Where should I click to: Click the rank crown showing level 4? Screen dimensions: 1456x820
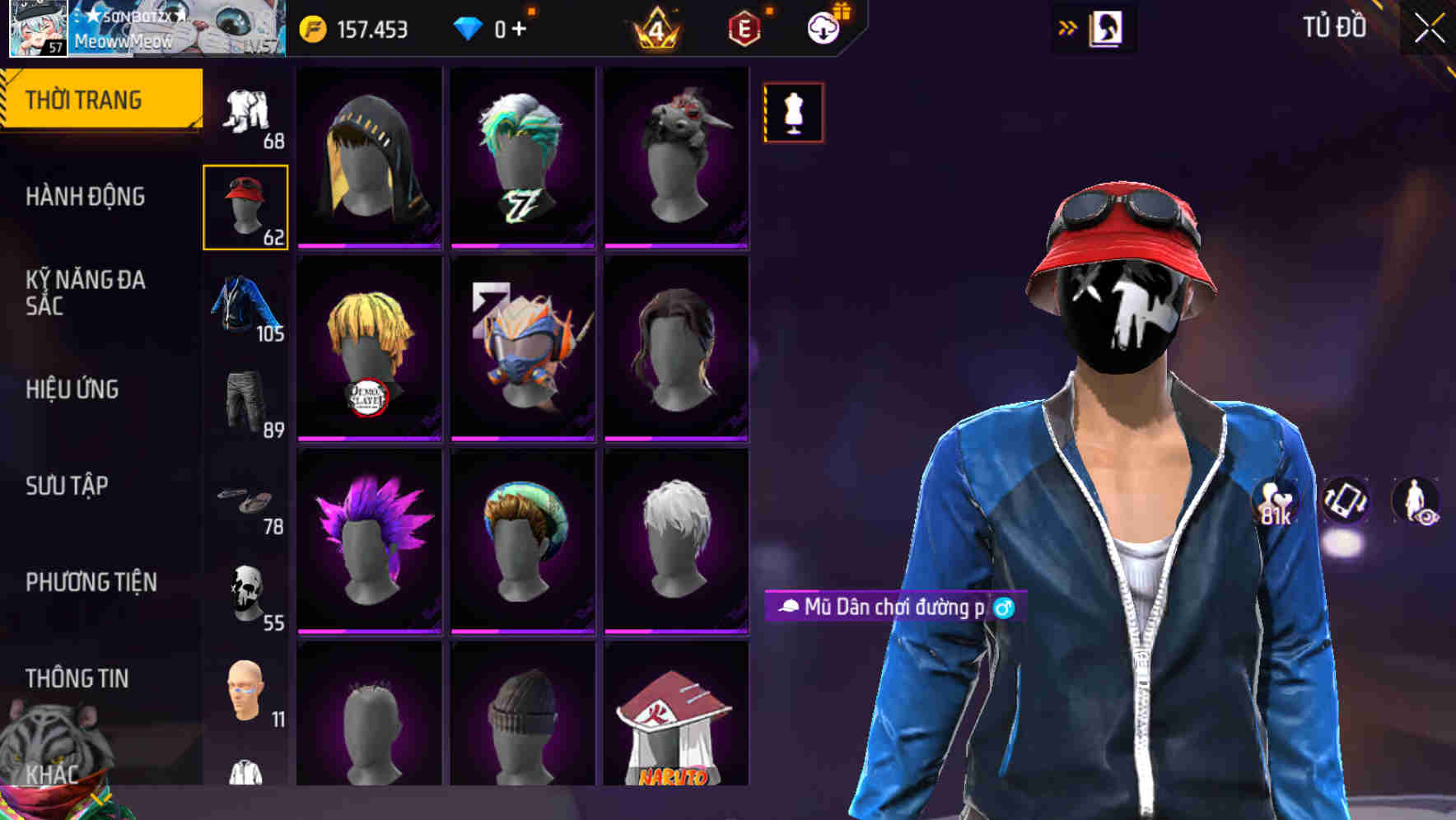pos(655,27)
